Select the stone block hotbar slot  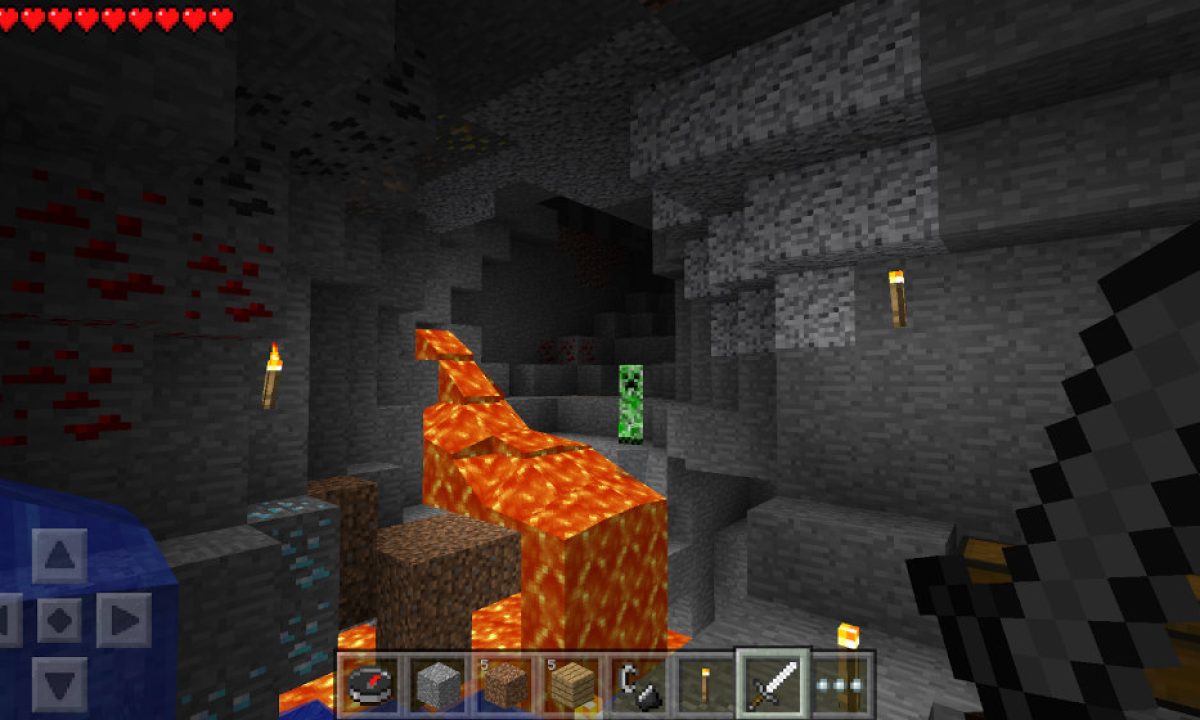click(x=435, y=685)
